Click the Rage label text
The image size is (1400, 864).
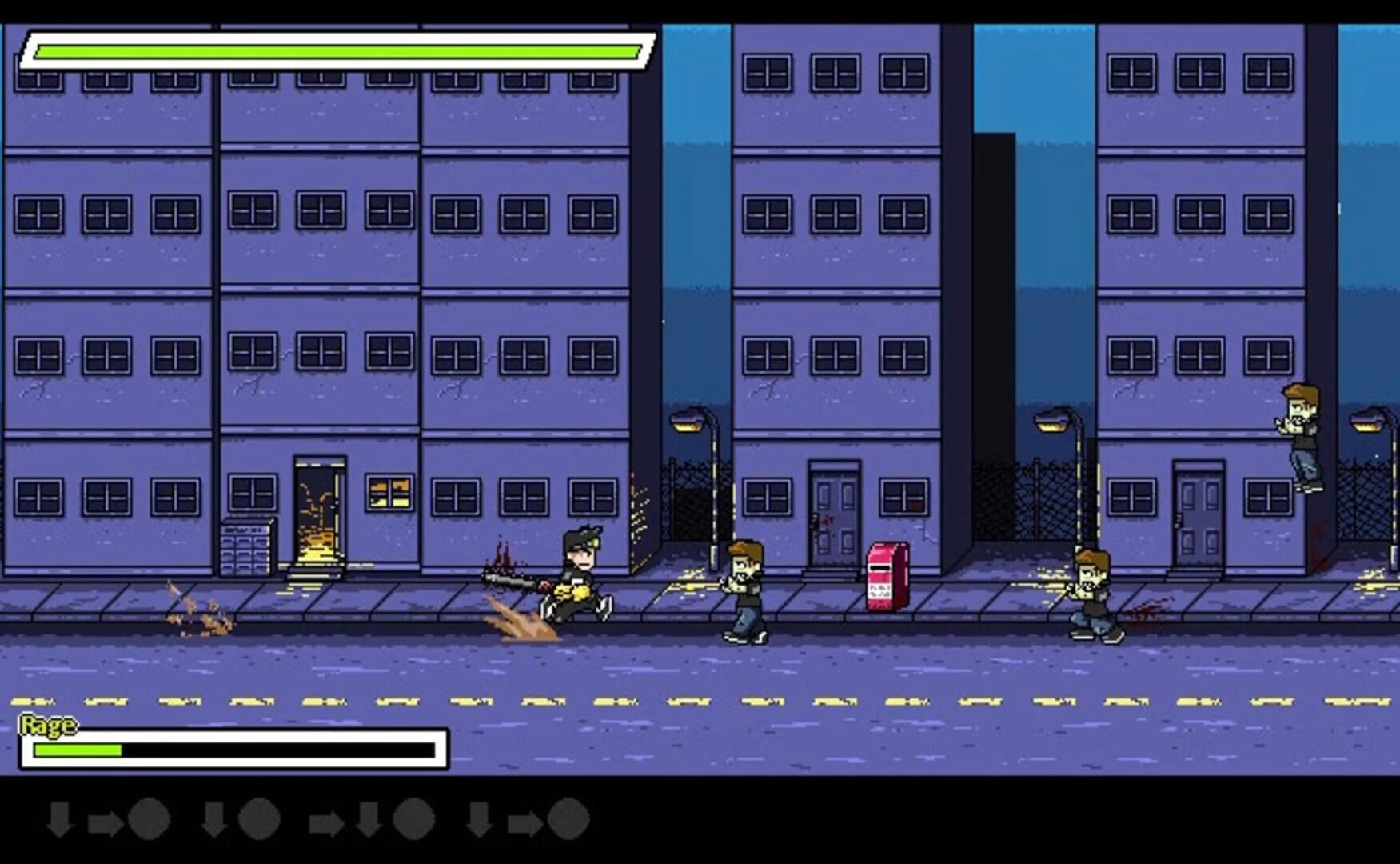click(x=50, y=726)
